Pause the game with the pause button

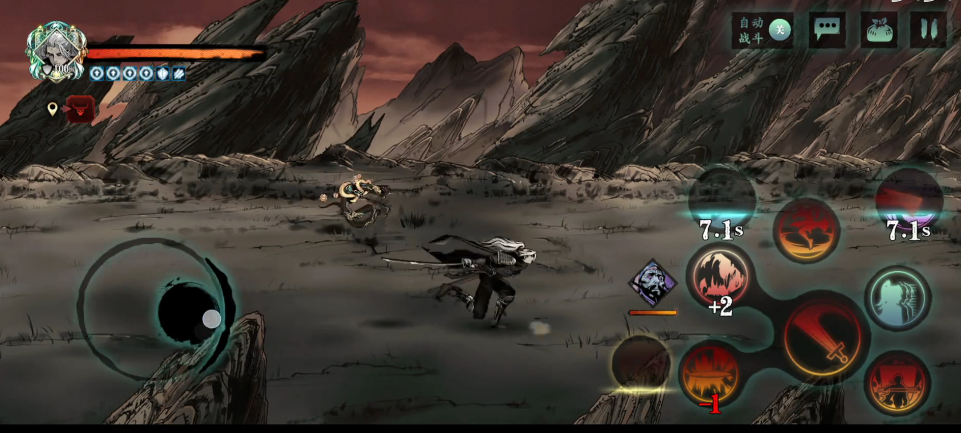point(928,30)
